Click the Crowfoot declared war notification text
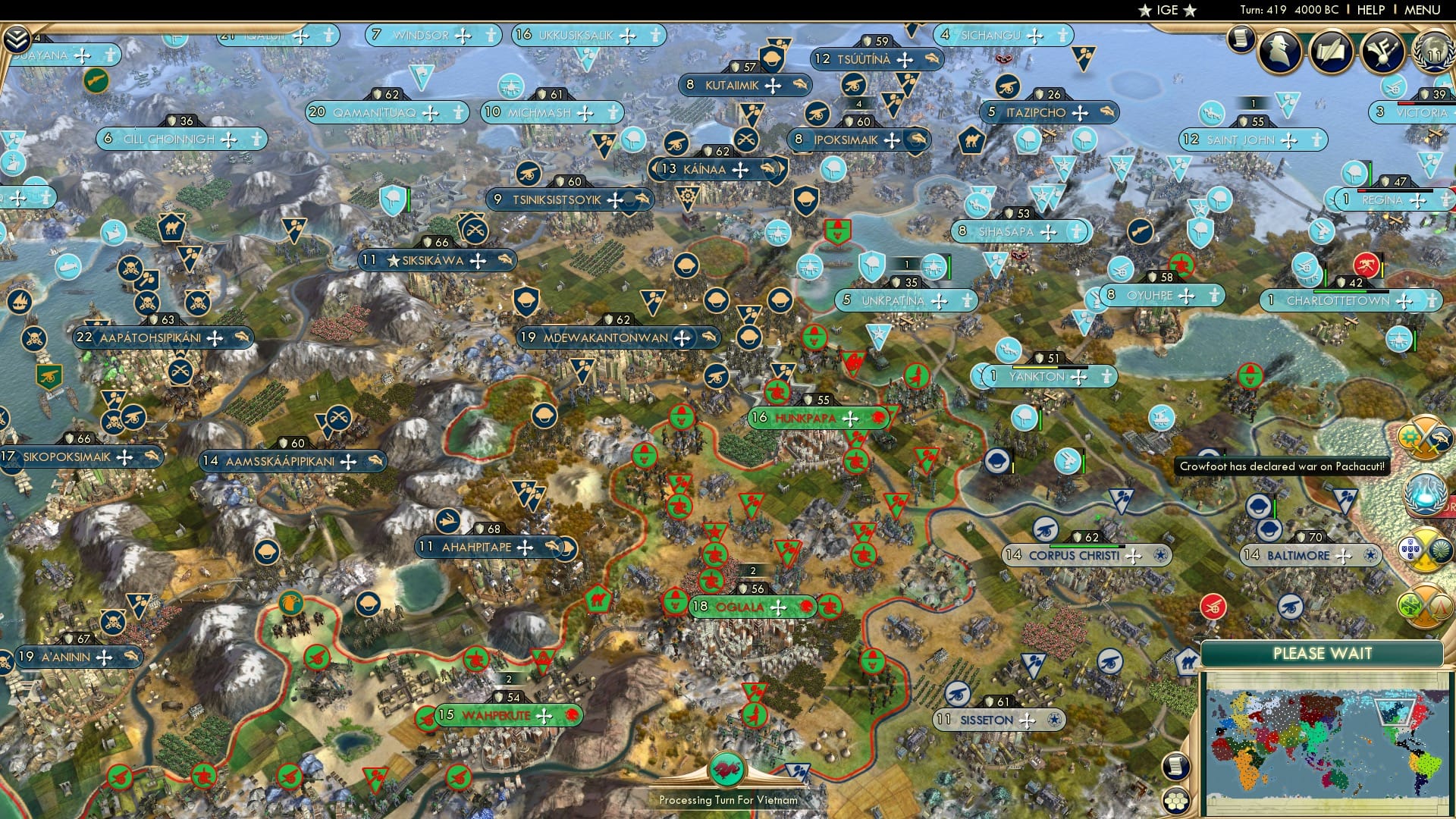Screen dimensions: 1456x819 click(1282, 468)
